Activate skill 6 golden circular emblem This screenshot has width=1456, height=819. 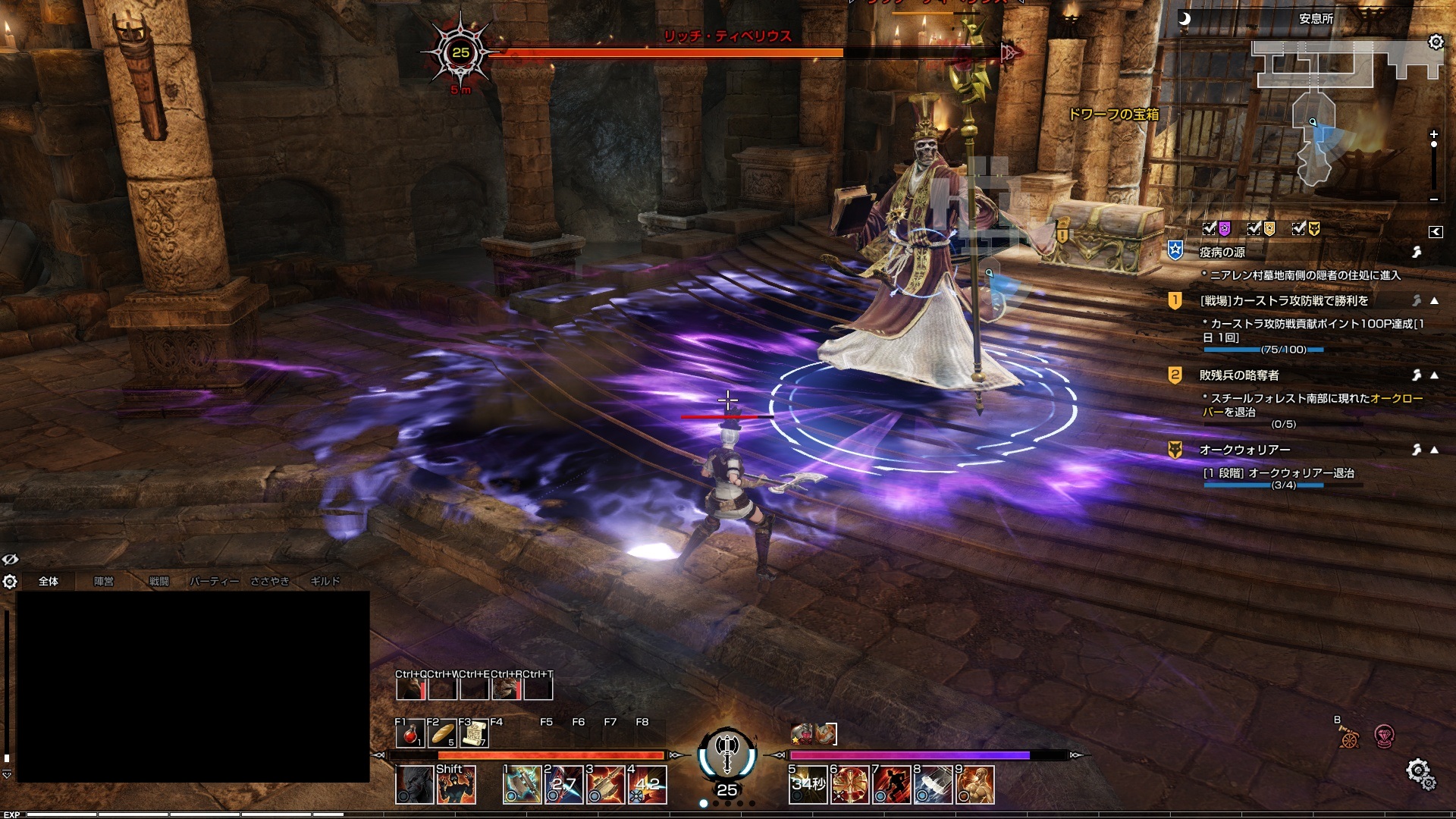pos(849,785)
